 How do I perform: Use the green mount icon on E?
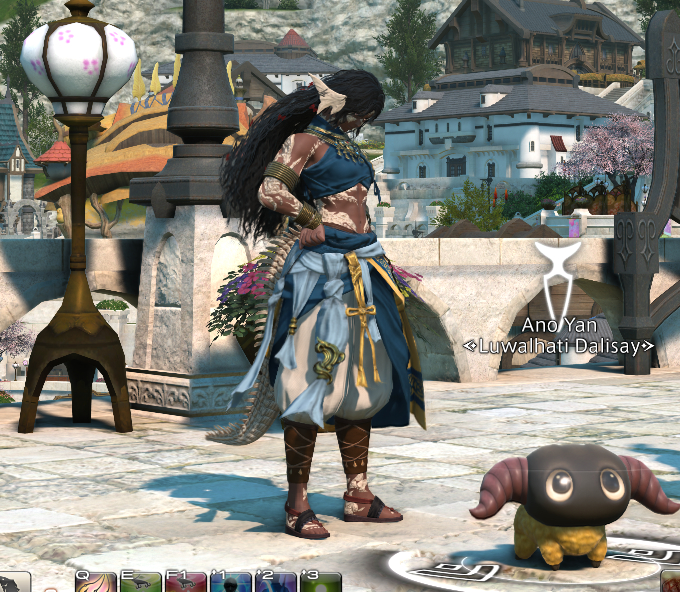point(141,582)
